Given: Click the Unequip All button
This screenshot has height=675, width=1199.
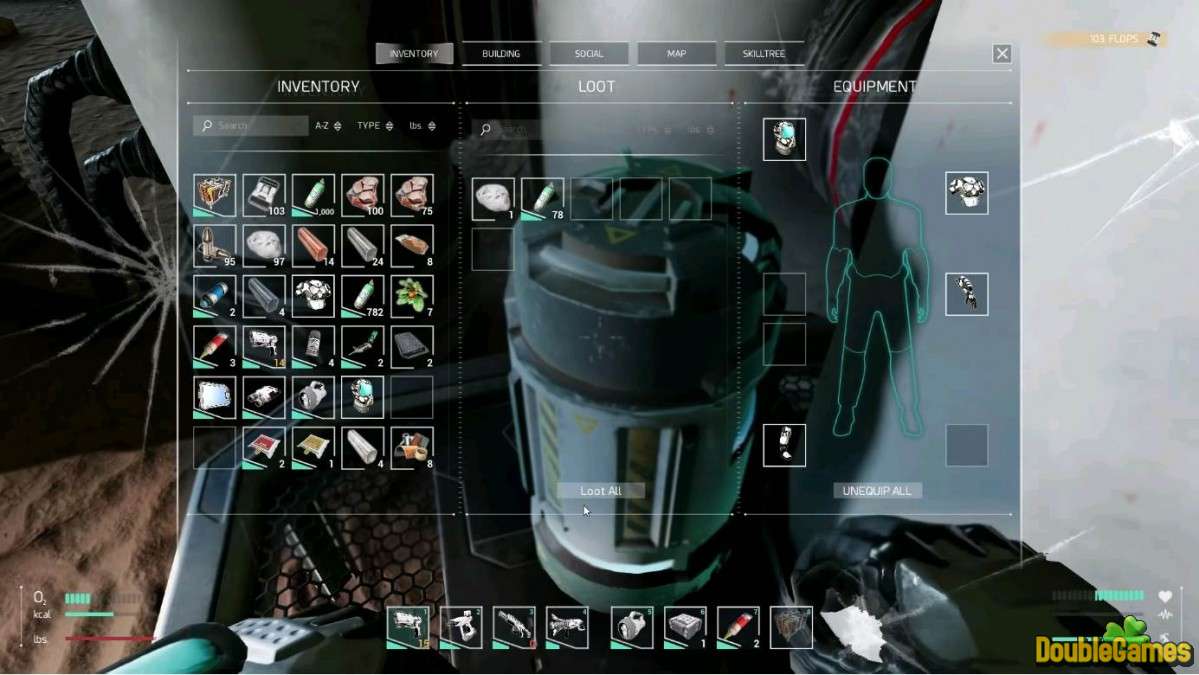Looking at the screenshot, I should (877, 491).
